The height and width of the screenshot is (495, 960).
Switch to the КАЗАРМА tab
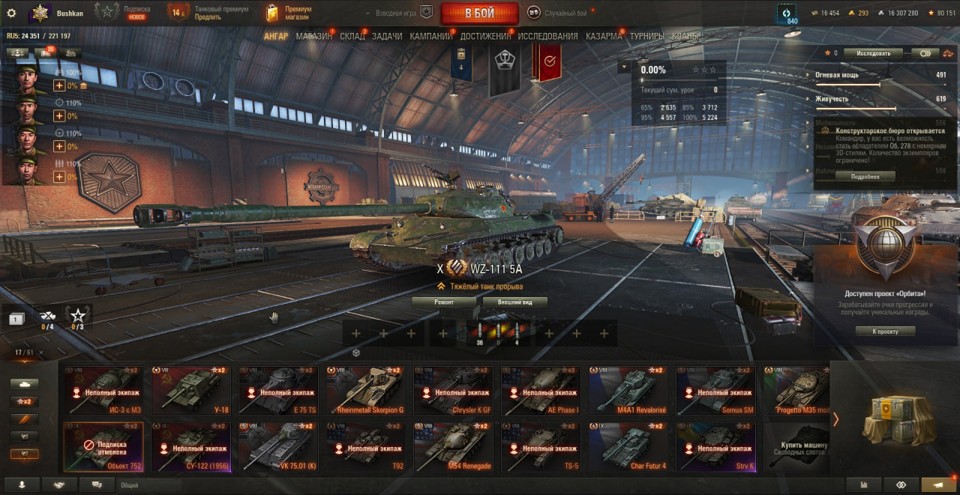[603, 36]
